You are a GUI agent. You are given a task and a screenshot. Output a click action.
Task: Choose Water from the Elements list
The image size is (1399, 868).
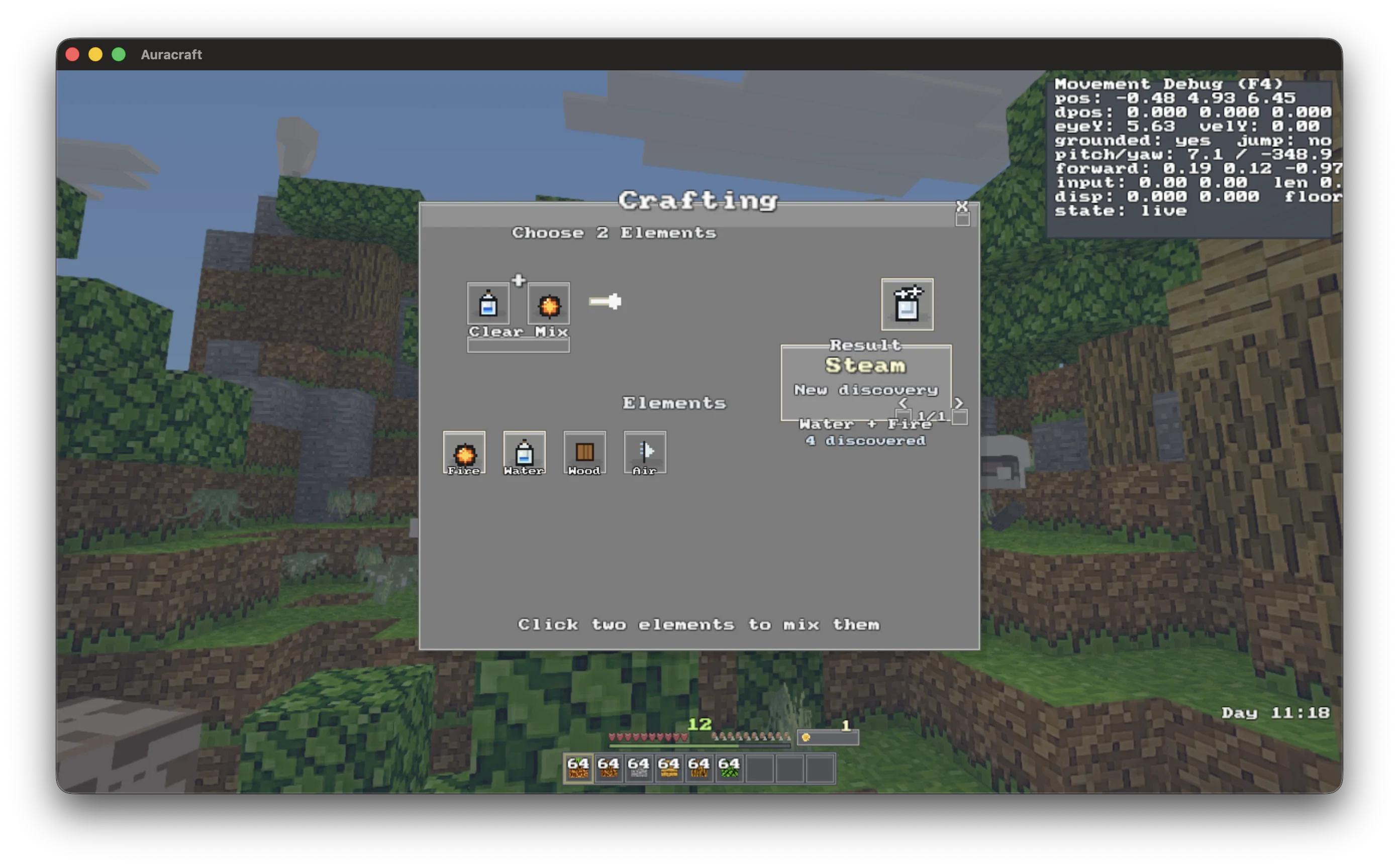click(524, 453)
